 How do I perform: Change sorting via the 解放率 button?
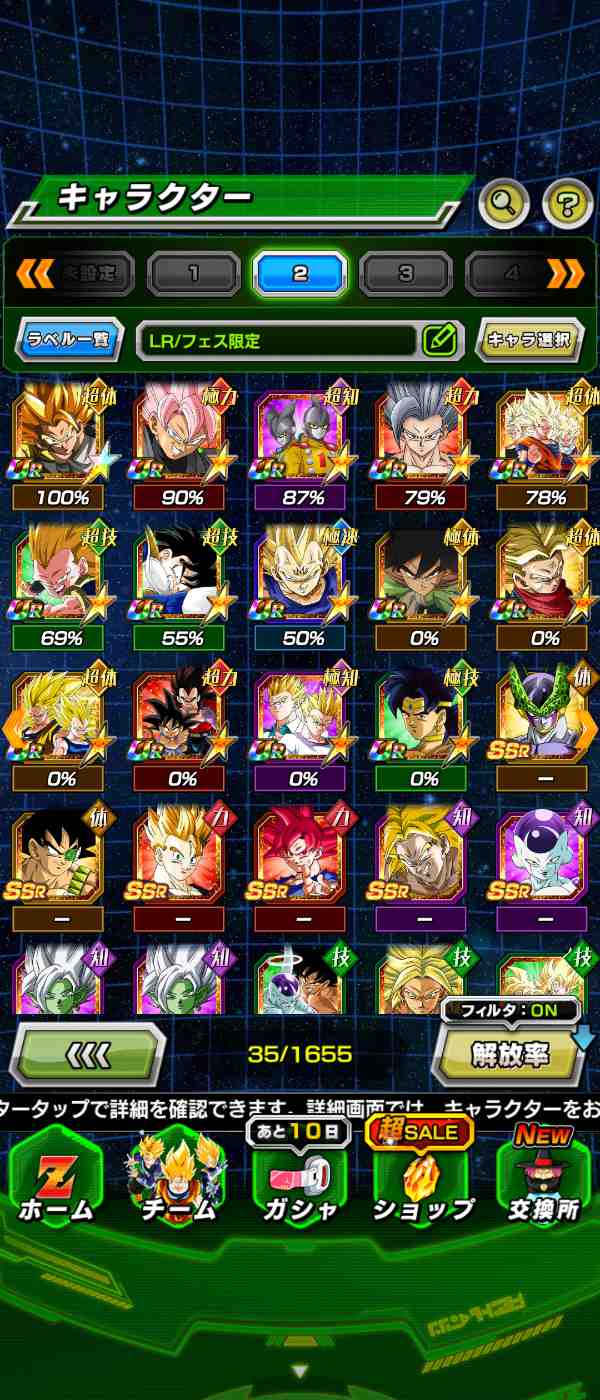510,1054
